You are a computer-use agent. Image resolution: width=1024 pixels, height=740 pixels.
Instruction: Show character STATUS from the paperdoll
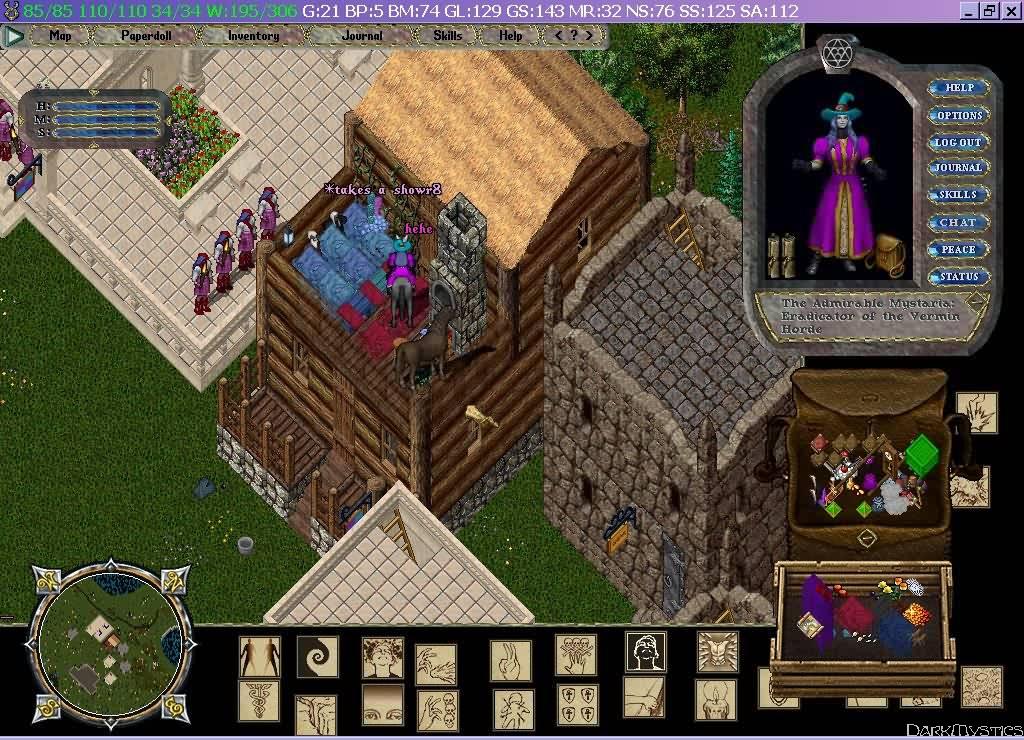[958, 276]
